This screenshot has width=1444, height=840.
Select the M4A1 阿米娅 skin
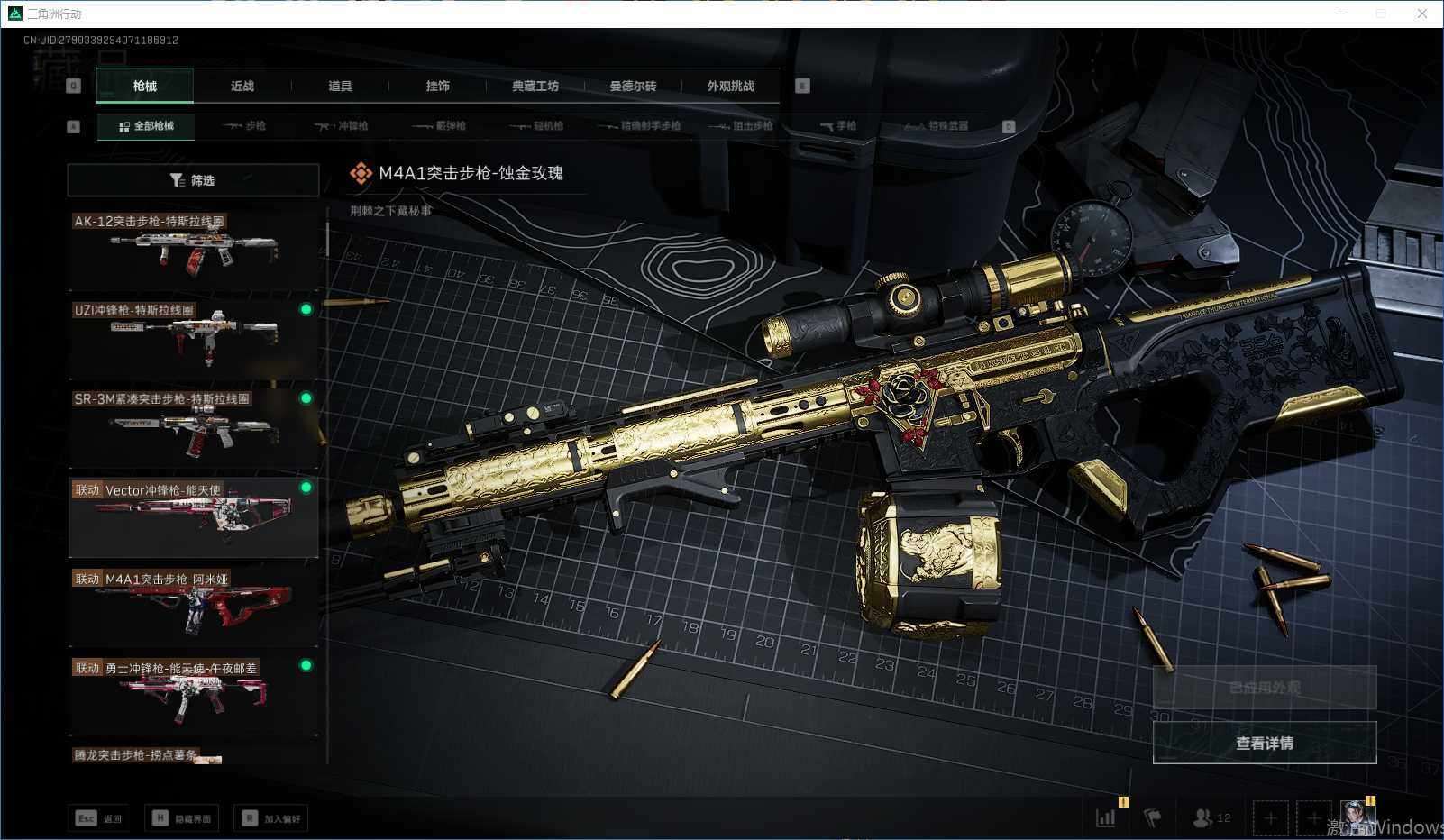coord(193,606)
